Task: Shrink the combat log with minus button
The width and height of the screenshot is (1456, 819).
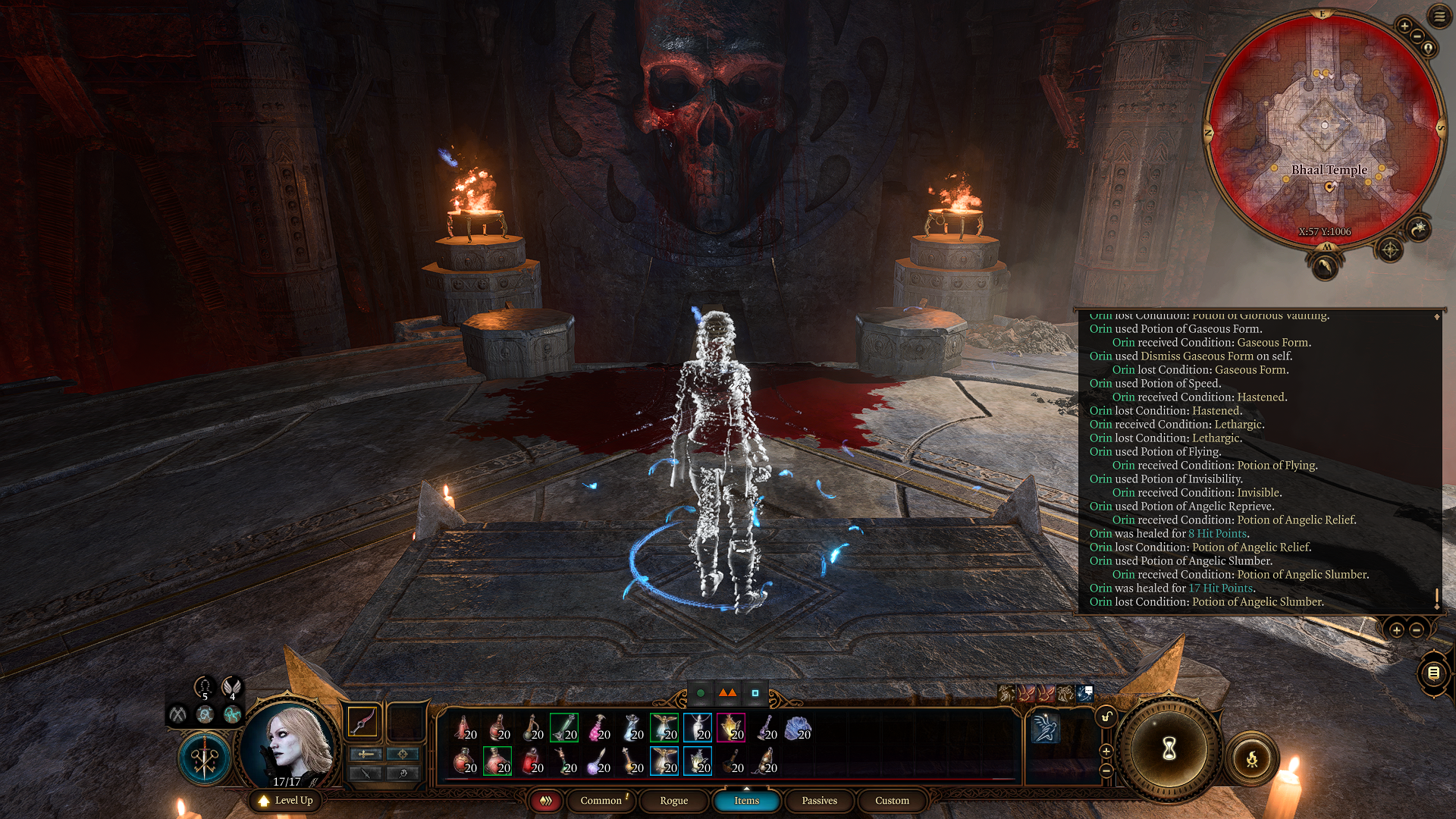Action: click(1416, 630)
